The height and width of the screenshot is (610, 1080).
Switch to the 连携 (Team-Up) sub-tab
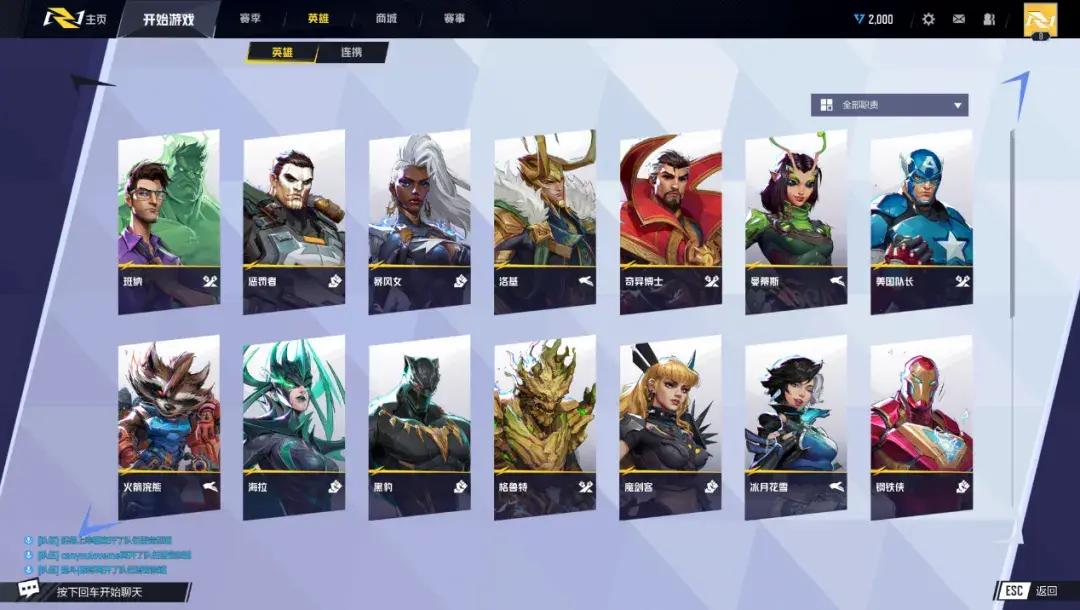(x=352, y=52)
